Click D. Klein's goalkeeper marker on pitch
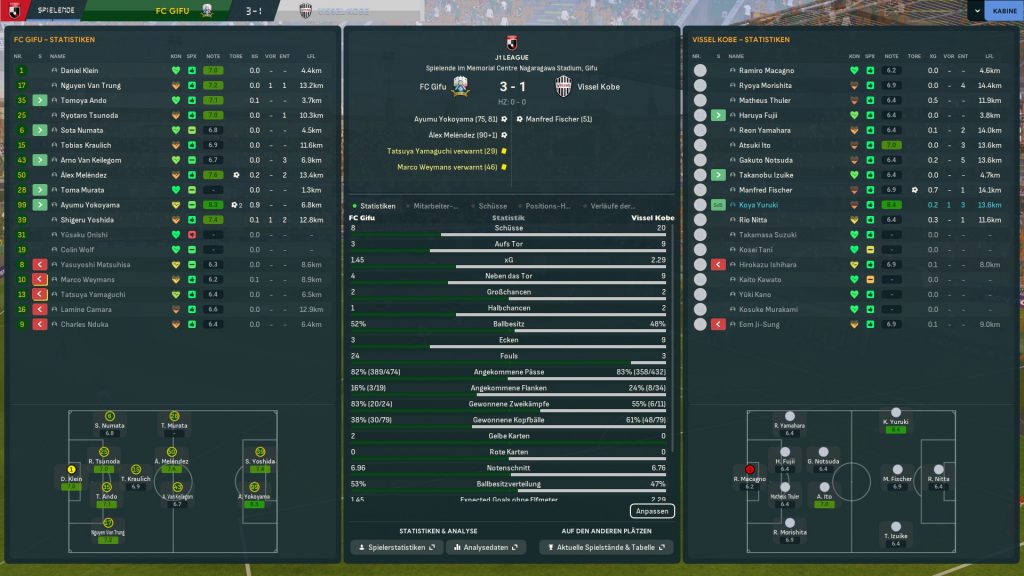1024x576 pixels. [72, 469]
